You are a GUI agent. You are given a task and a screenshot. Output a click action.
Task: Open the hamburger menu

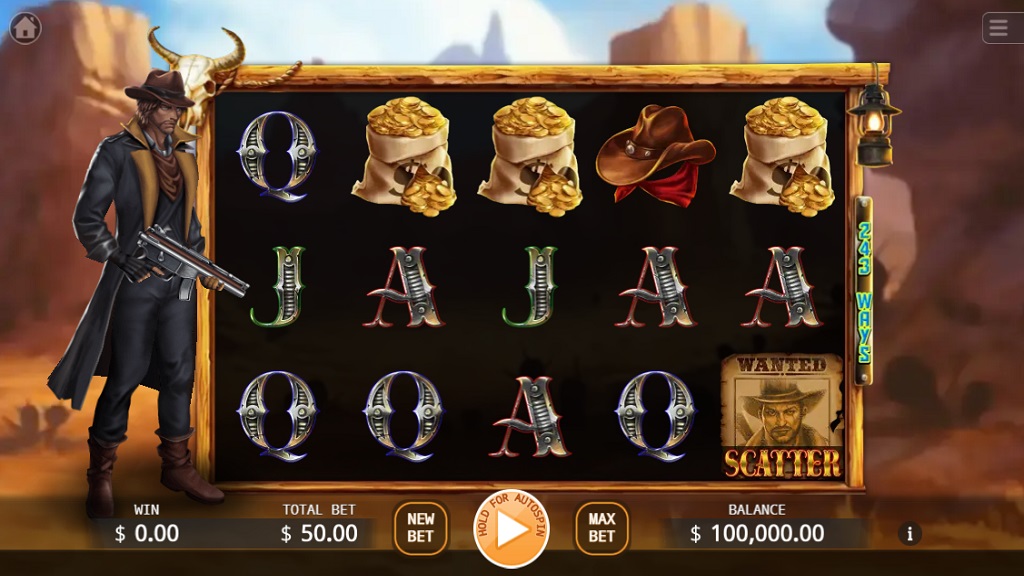click(999, 28)
